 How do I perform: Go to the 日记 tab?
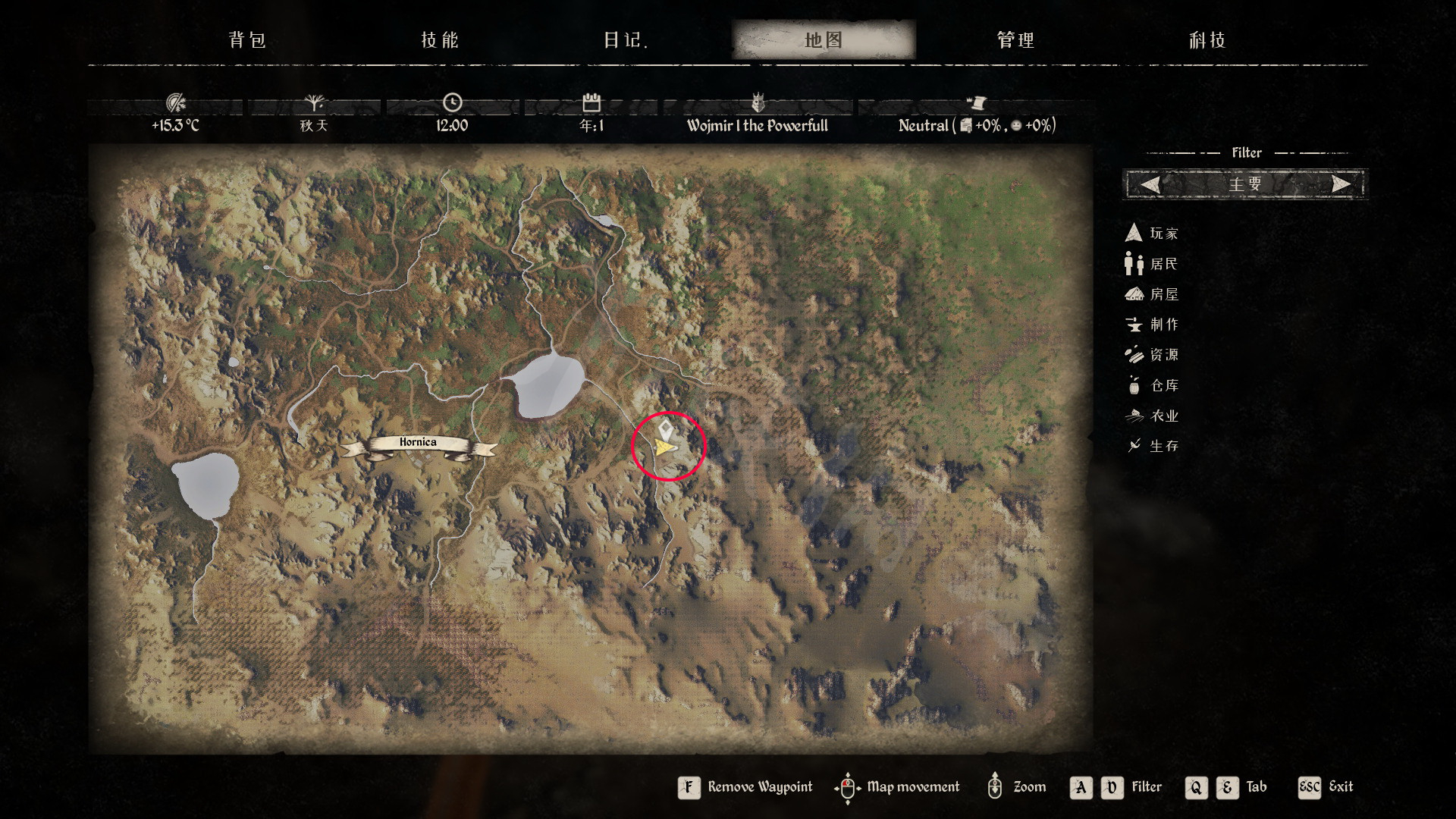(x=626, y=40)
